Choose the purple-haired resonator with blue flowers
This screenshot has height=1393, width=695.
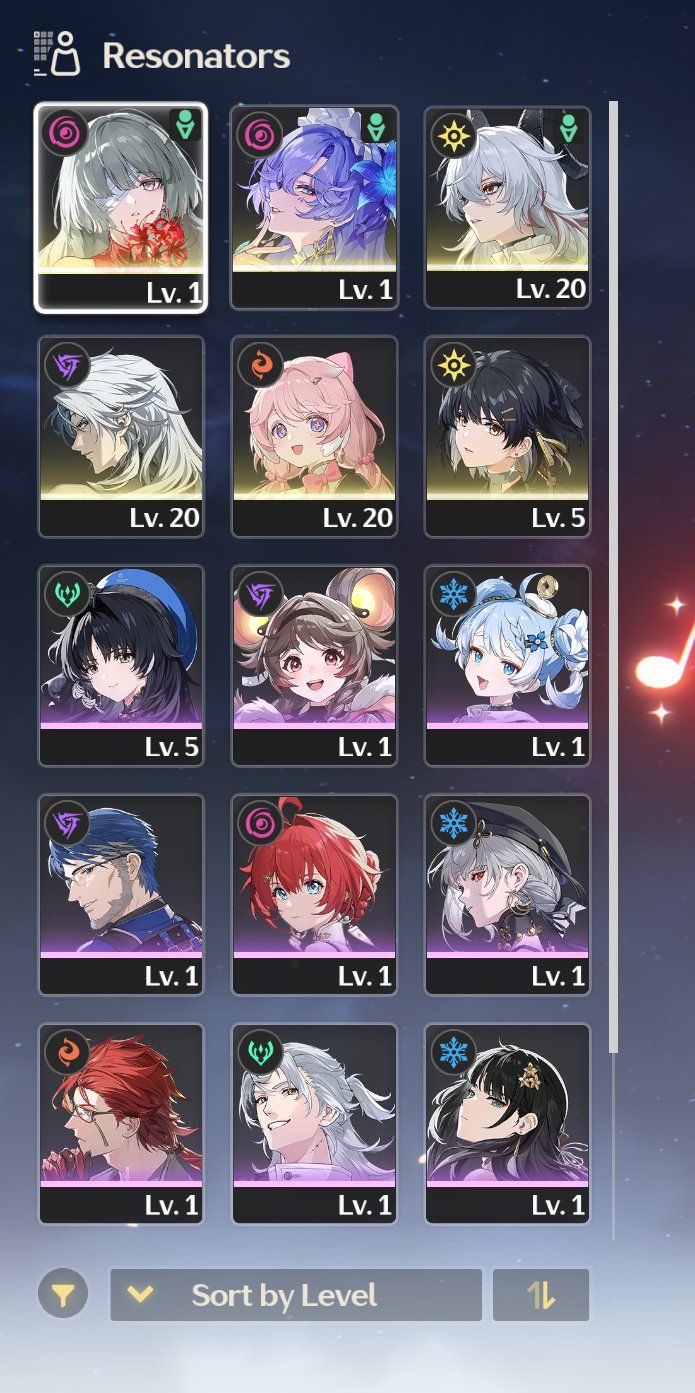pyautogui.click(x=314, y=207)
